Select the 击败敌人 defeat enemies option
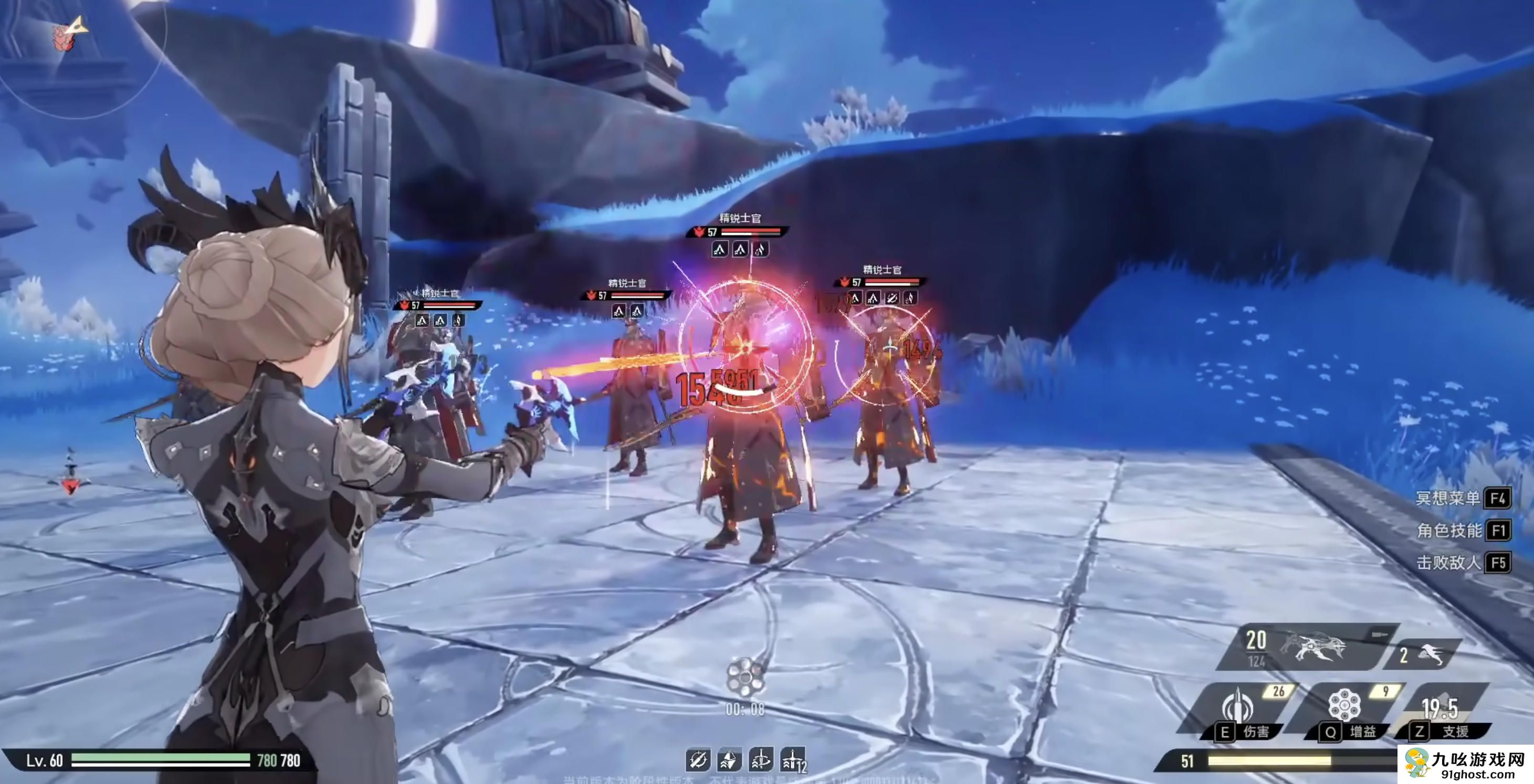Screen dimensions: 1534x784 click(x=1462, y=563)
